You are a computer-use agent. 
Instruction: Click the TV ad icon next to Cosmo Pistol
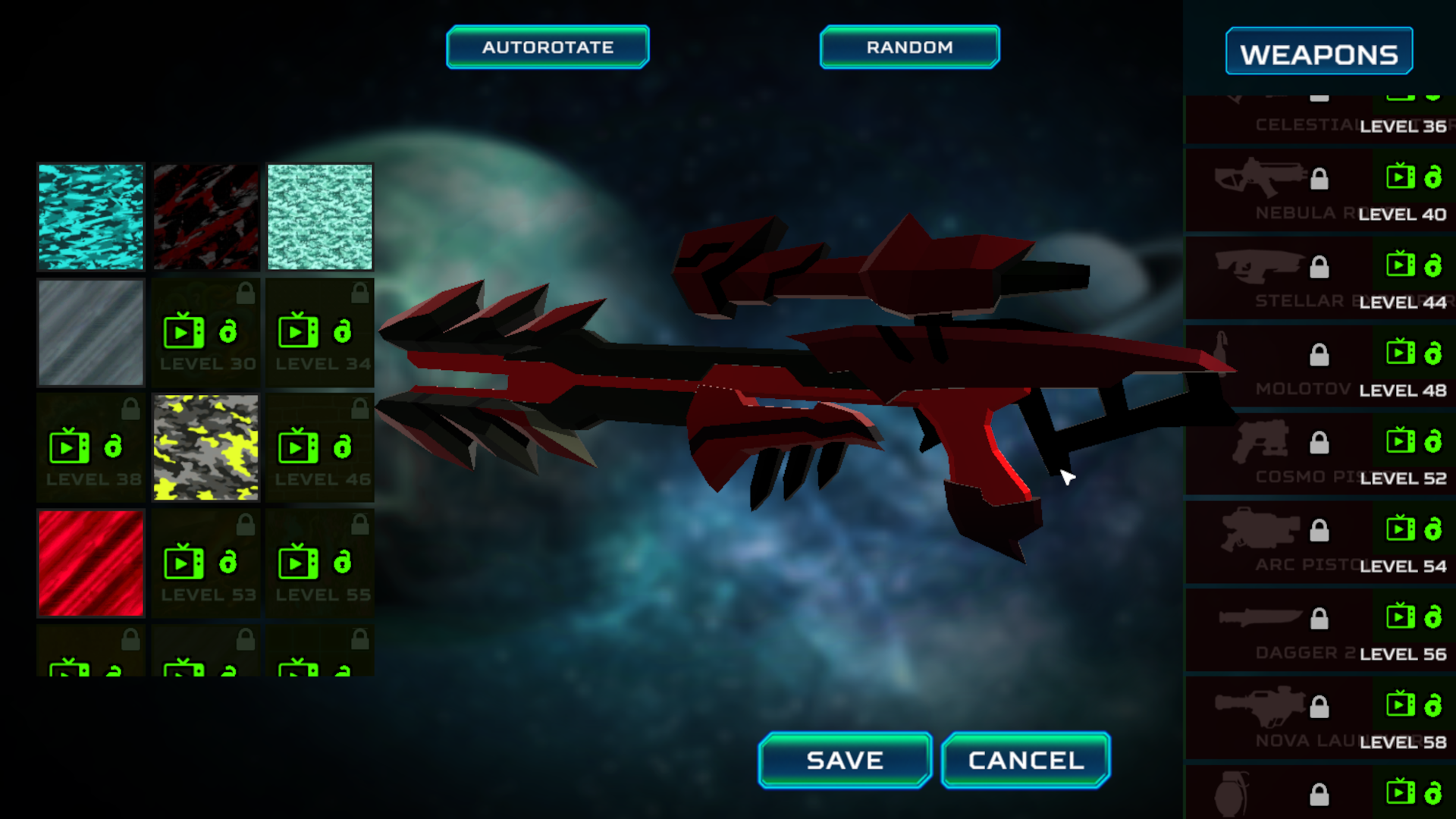pos(1401,440)
